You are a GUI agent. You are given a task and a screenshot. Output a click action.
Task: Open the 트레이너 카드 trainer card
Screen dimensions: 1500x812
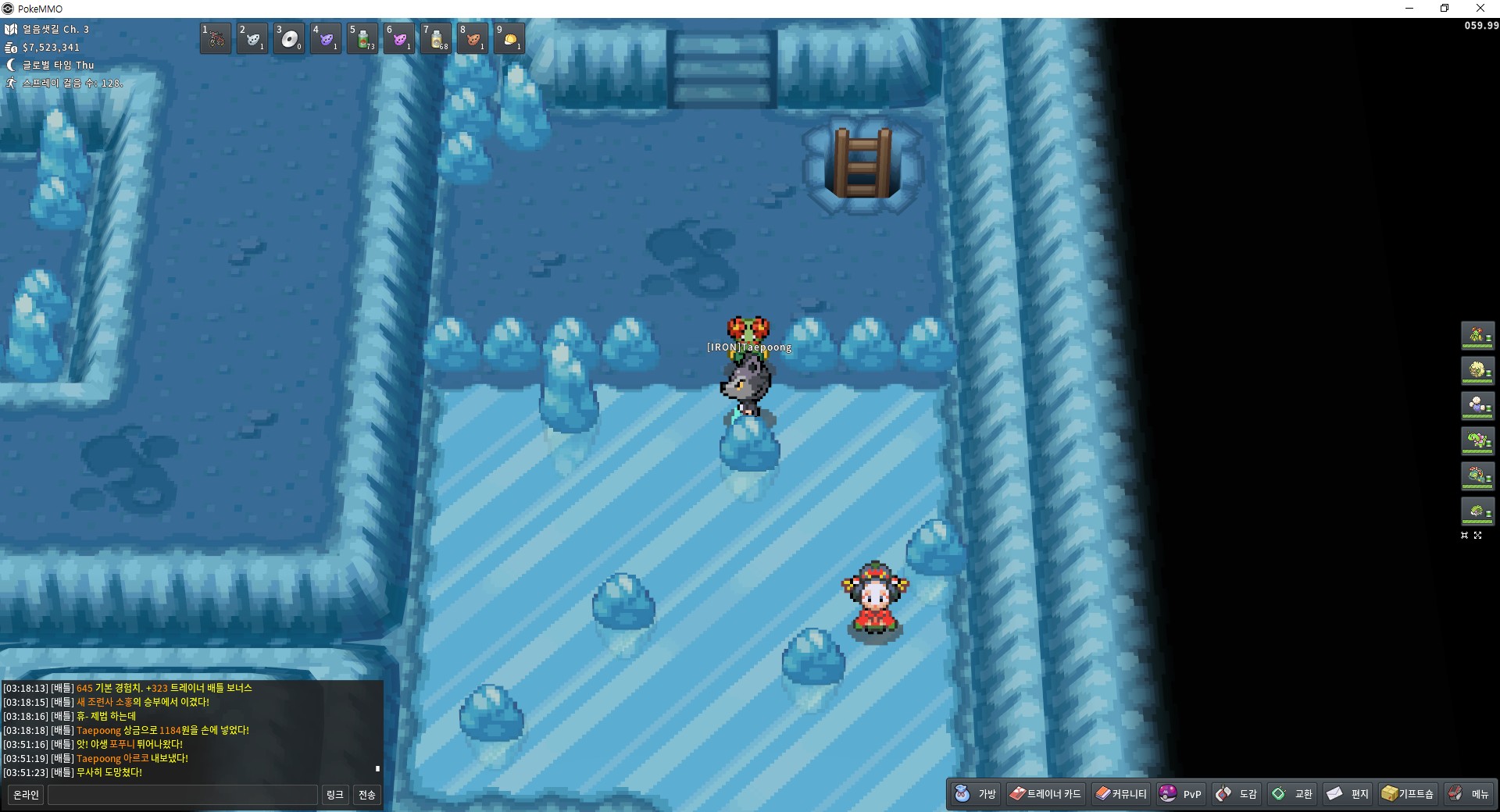click(1045, 794)
